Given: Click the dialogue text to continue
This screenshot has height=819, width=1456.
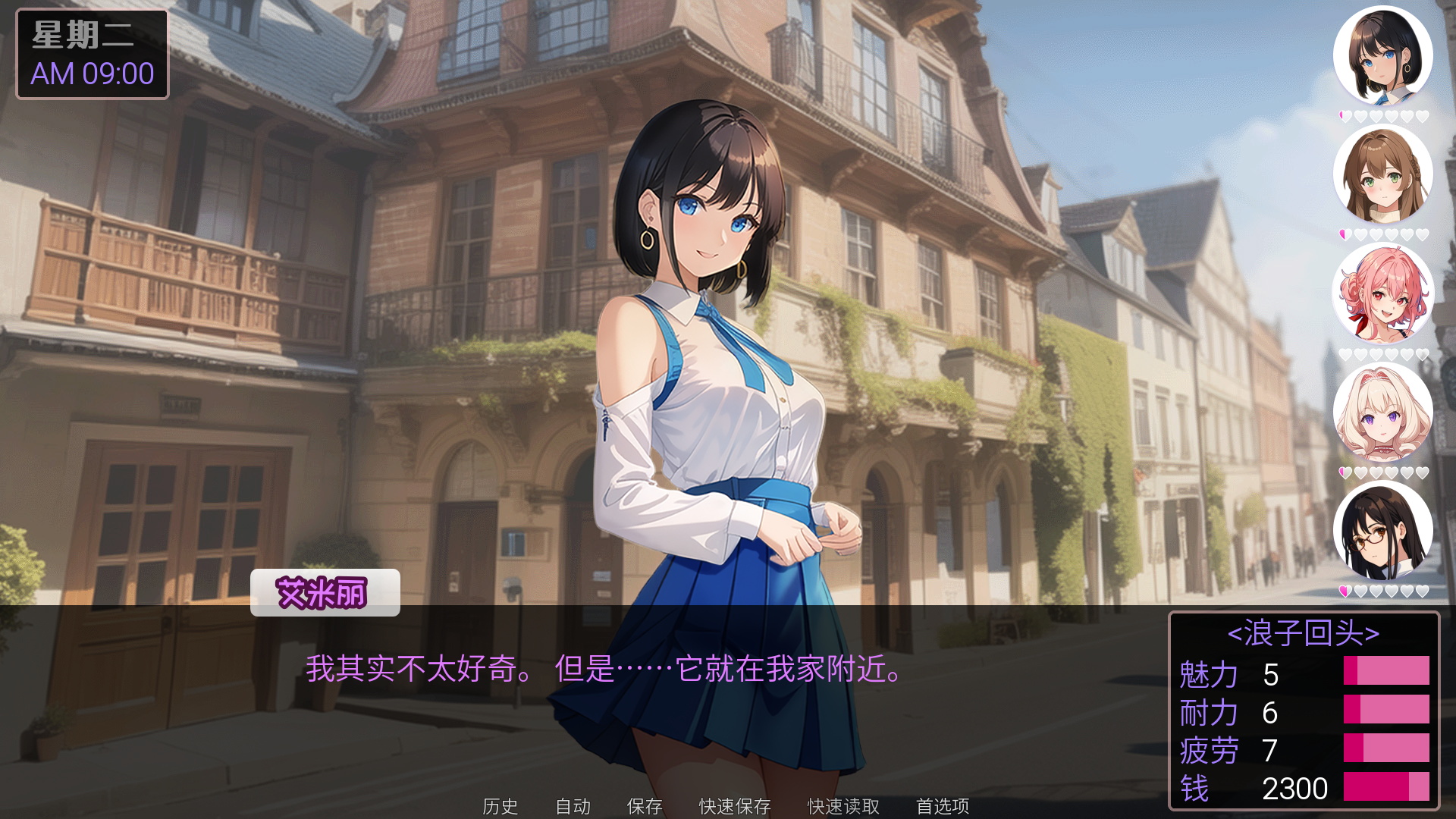Looking at the screenshot, I should coord(604,669).
